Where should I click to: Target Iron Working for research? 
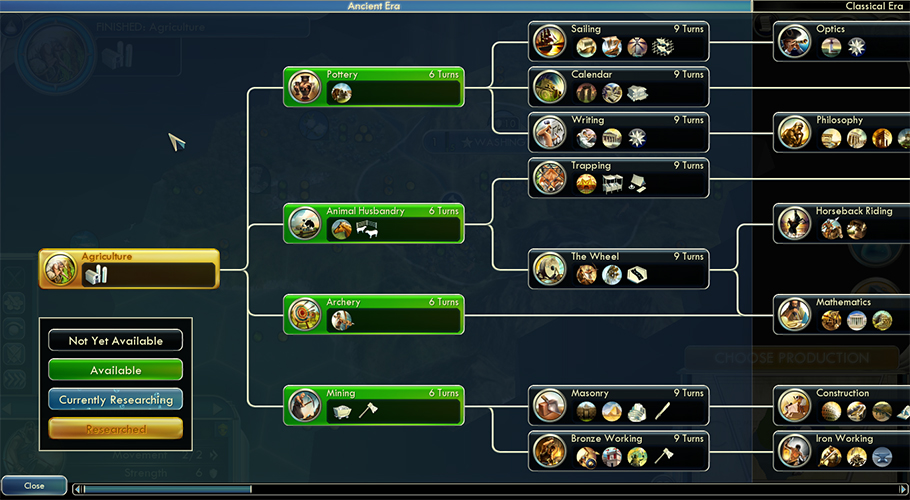842,450
